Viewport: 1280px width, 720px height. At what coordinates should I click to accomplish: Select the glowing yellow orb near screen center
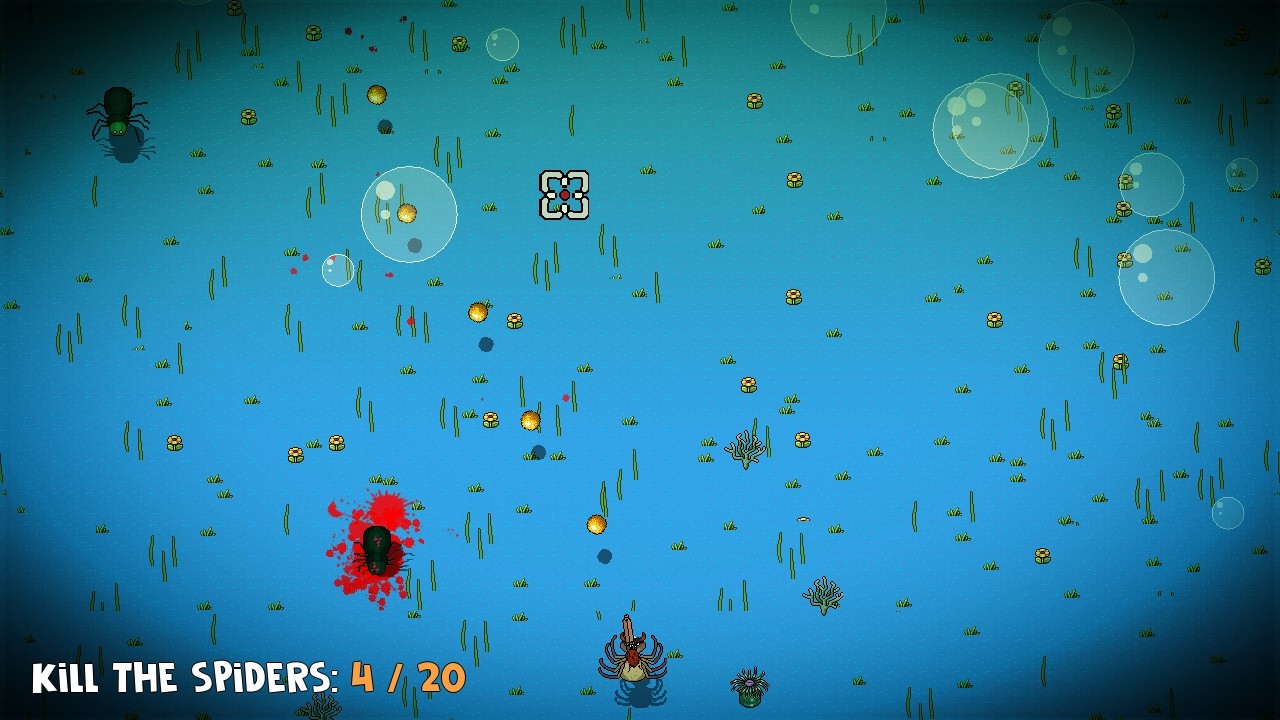(528, 418)
